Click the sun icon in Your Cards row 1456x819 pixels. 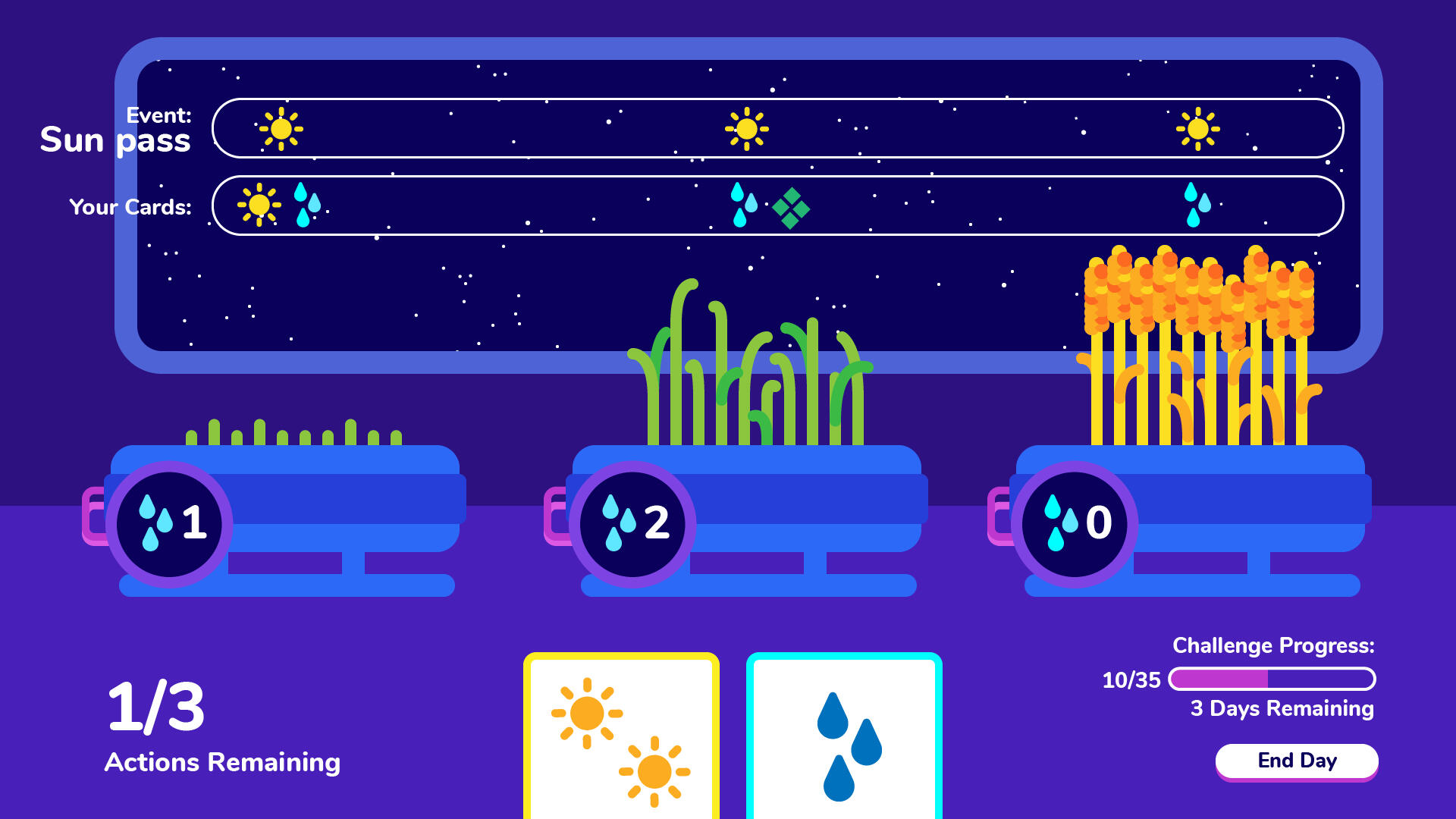click(258, 205)
